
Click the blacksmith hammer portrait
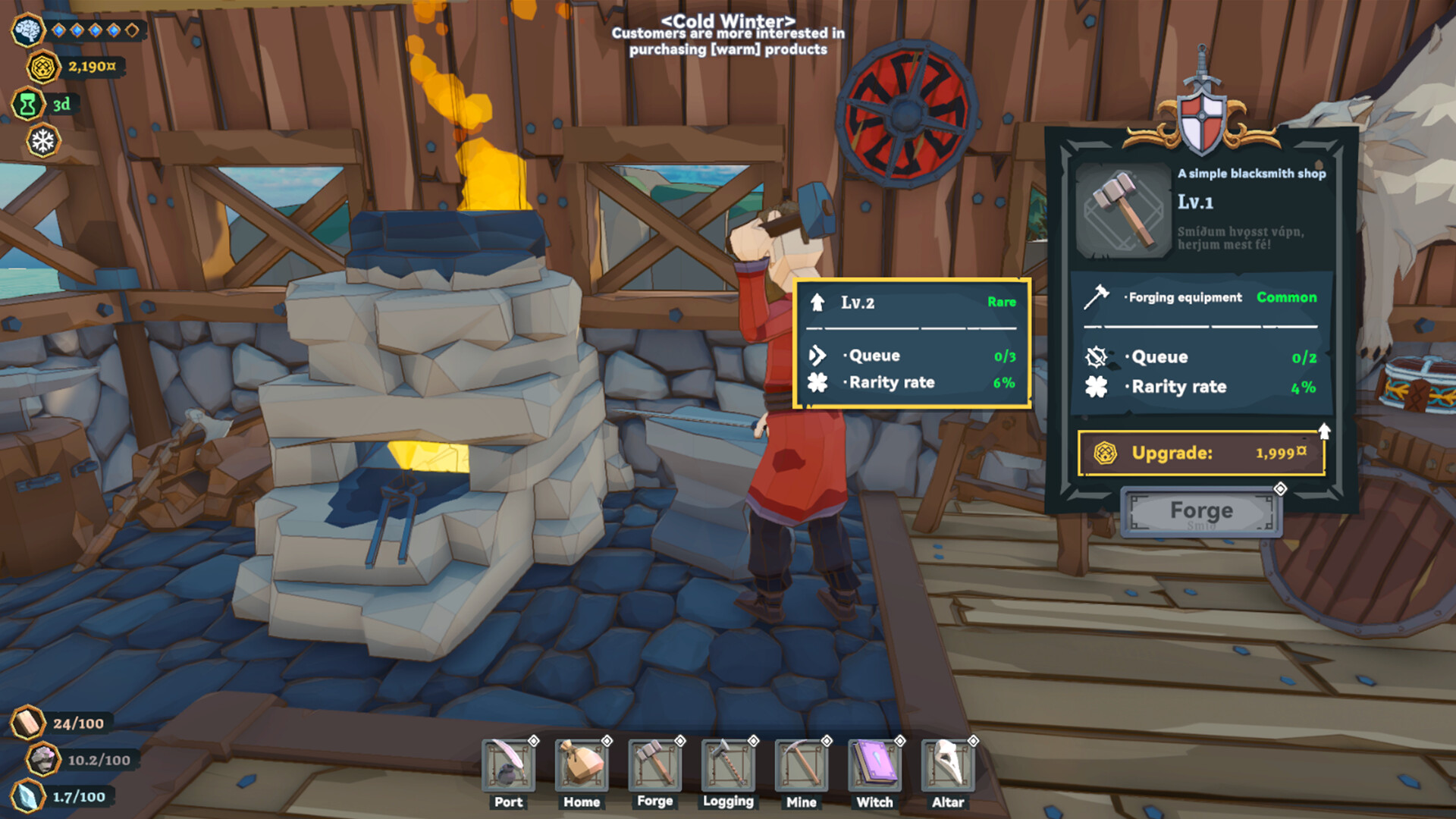pyautogui.click(x=1123, y=210)
